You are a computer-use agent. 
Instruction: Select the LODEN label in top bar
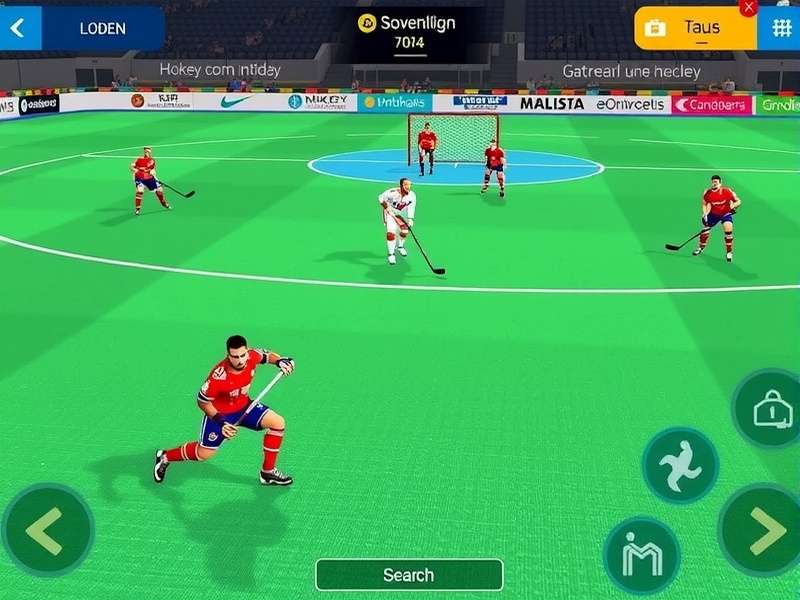[x=102, y=28]
